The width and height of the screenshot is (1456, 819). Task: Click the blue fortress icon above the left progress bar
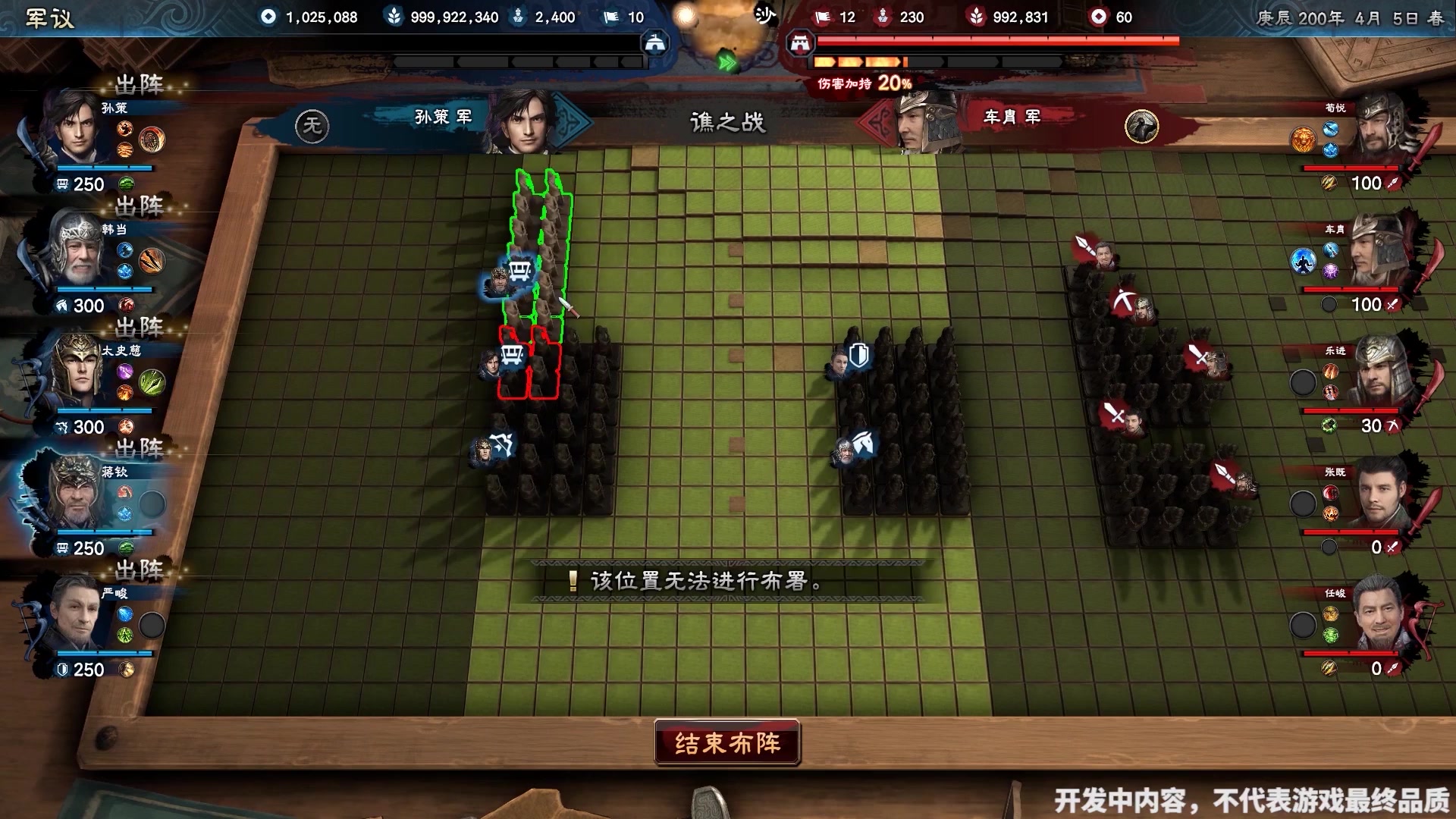(x=655, y=42)
